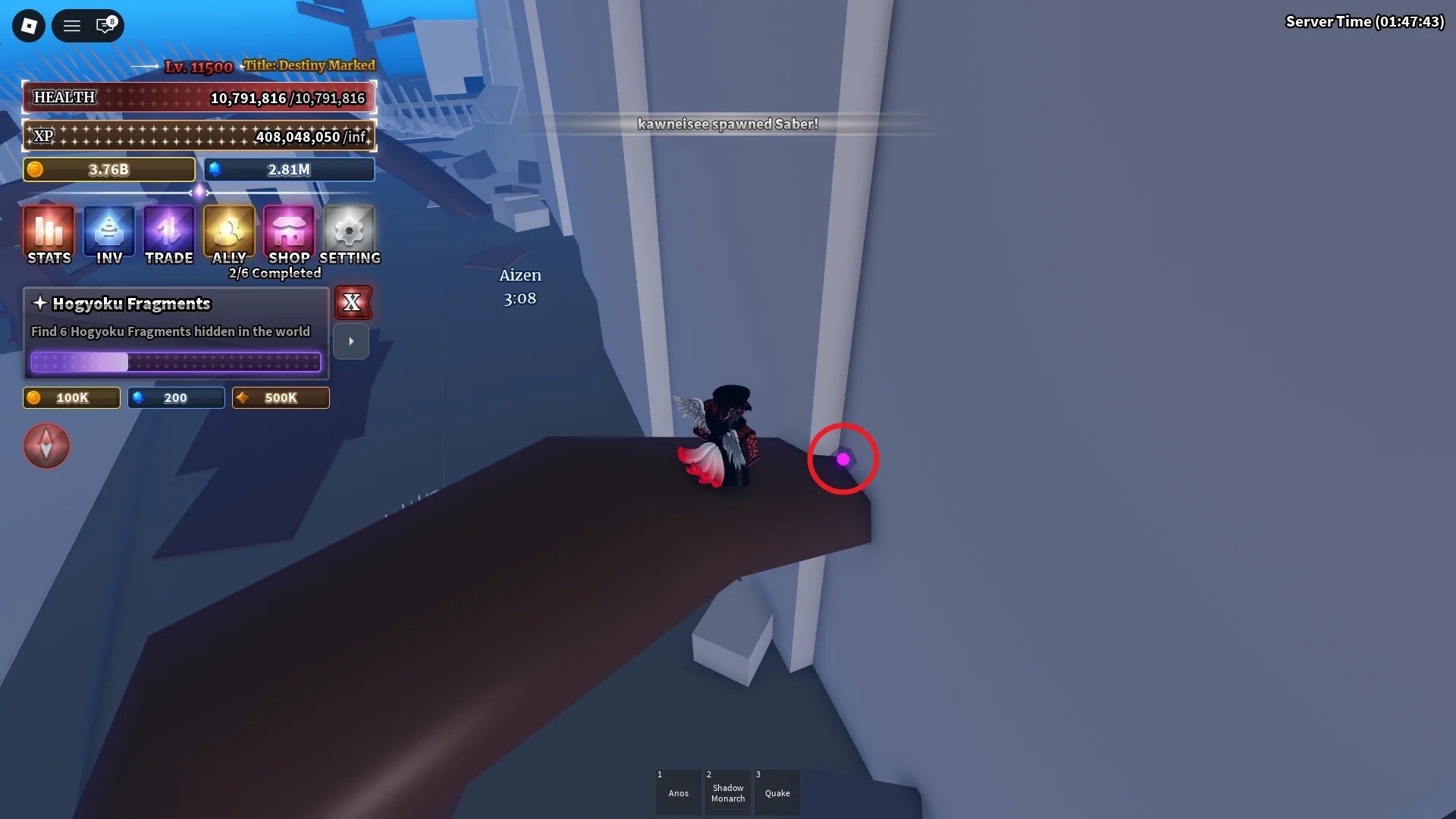1456x819 pixels.
Task: Click the compass navigation icon
Action: [46, 446]
